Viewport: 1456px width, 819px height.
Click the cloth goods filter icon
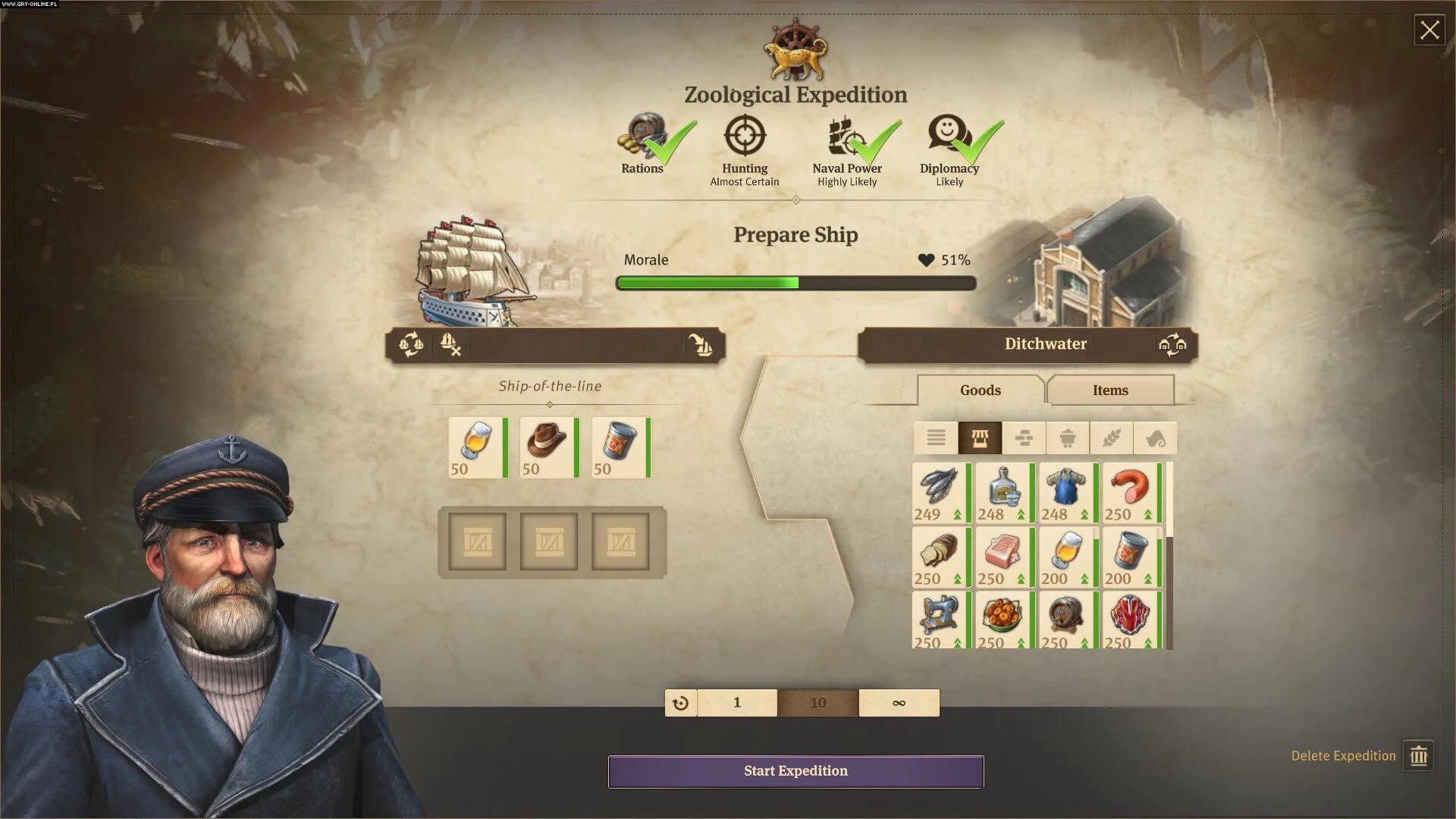coord(1153,438)
